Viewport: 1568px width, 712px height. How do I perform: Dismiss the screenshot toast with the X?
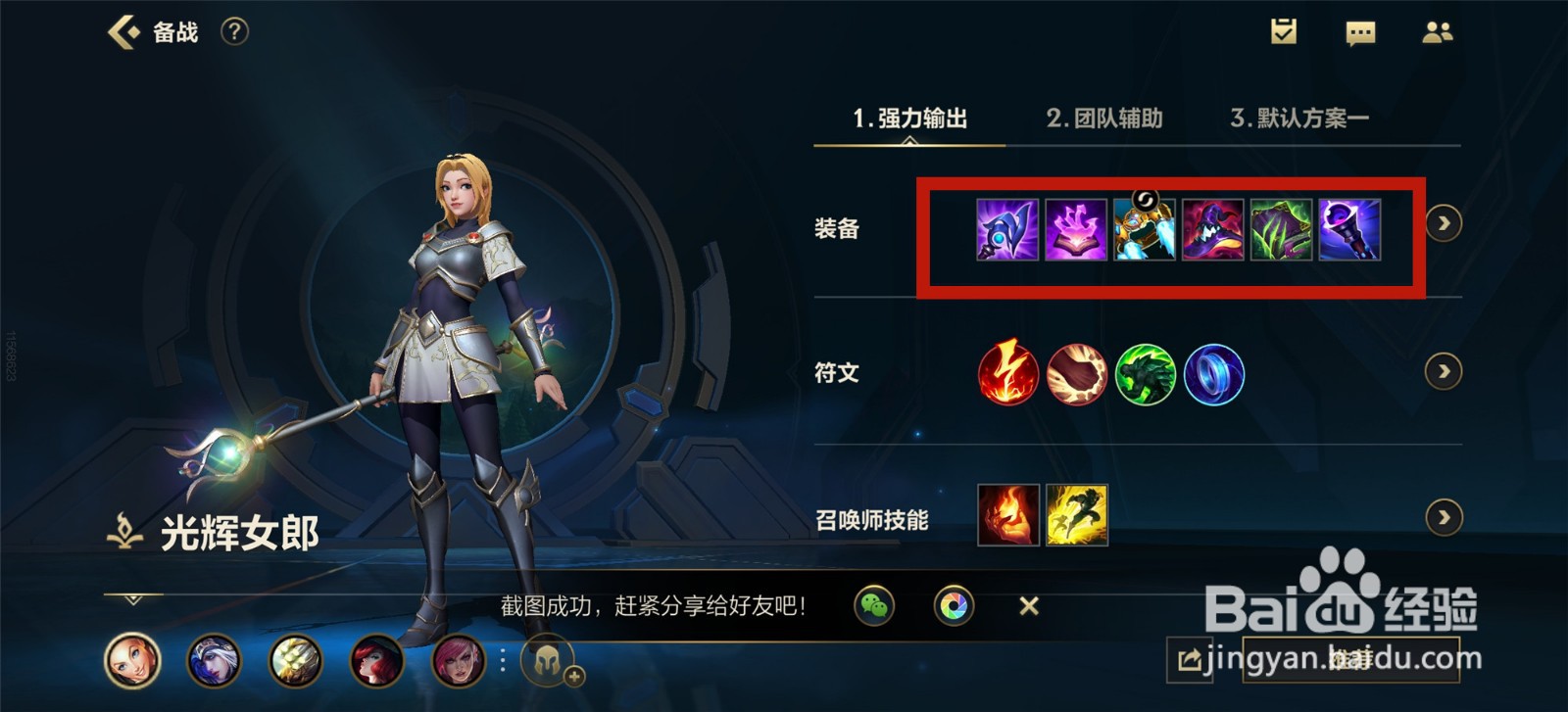pos(1027,606)
